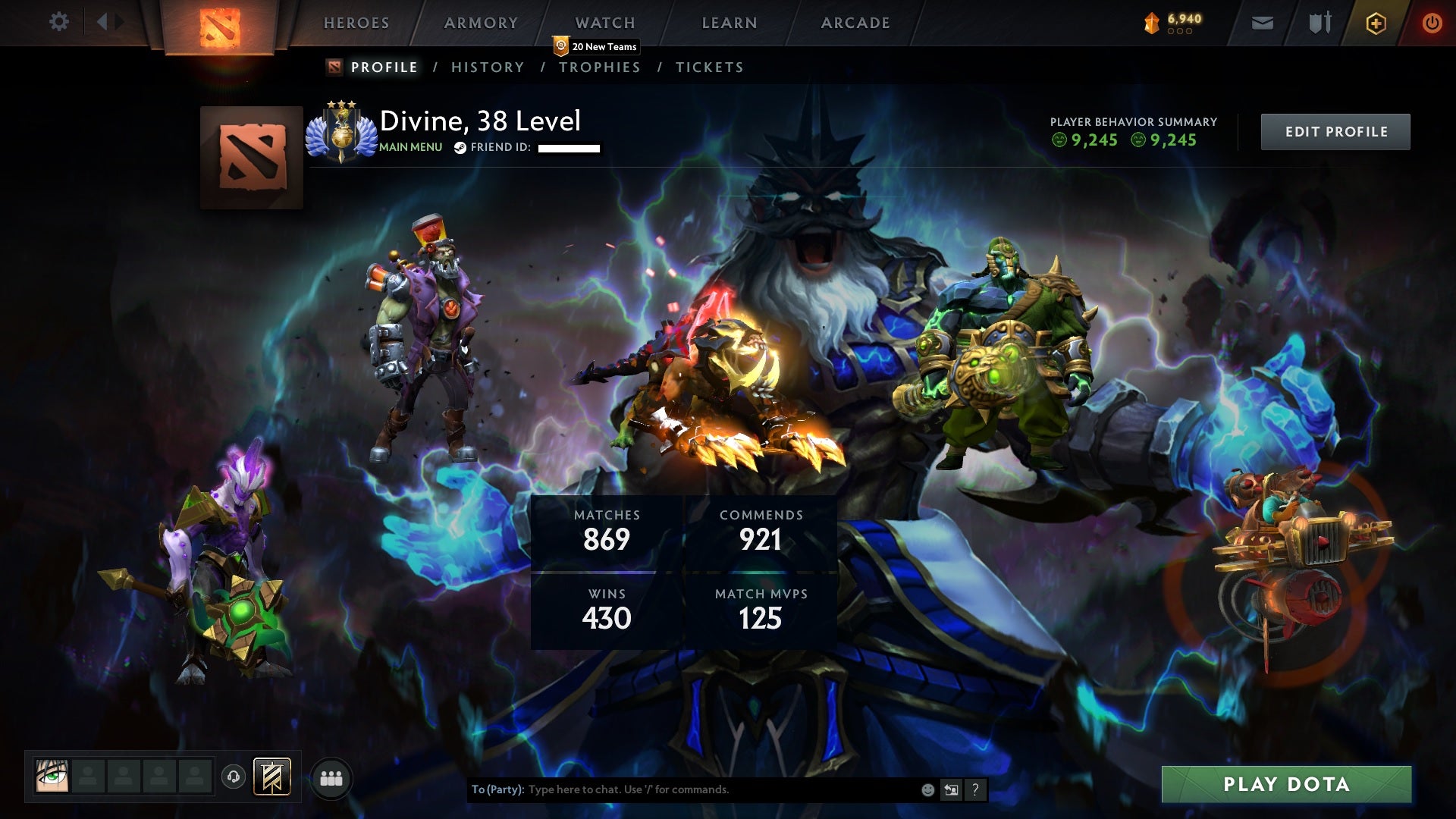Open the friends list people icon
Viewport: 1456px width, 819px height.
click(331, 777)
